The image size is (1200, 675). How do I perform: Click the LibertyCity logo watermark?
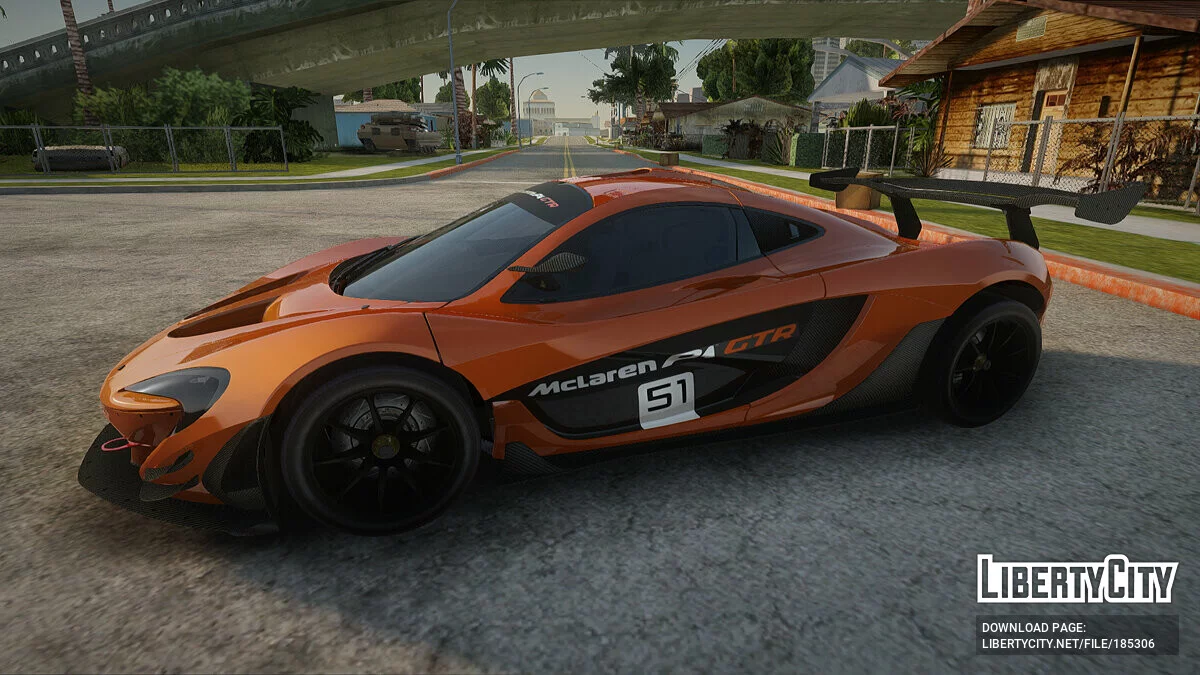click(x=1077, y=579)
